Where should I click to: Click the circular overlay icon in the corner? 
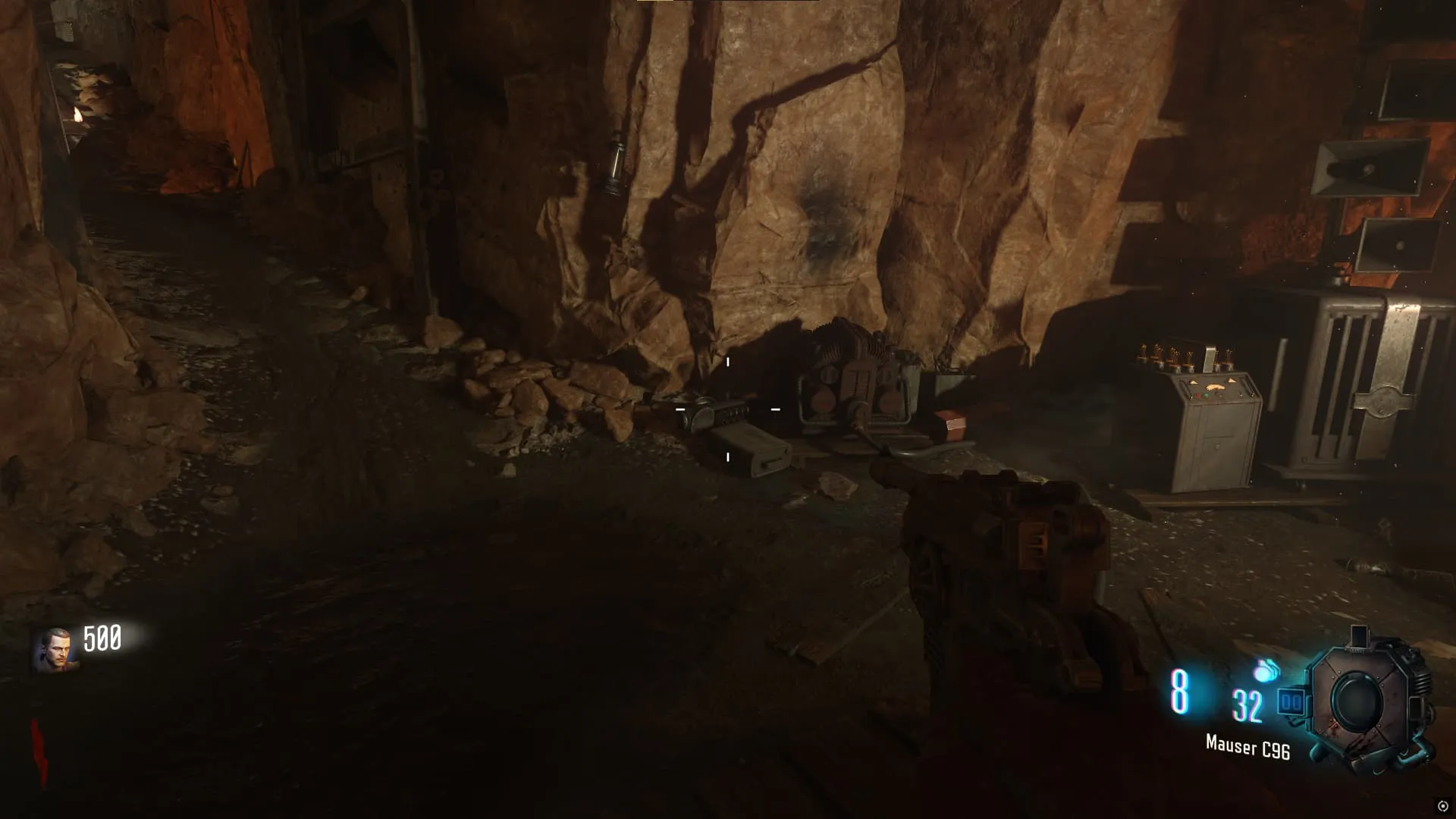[1442, 806]
